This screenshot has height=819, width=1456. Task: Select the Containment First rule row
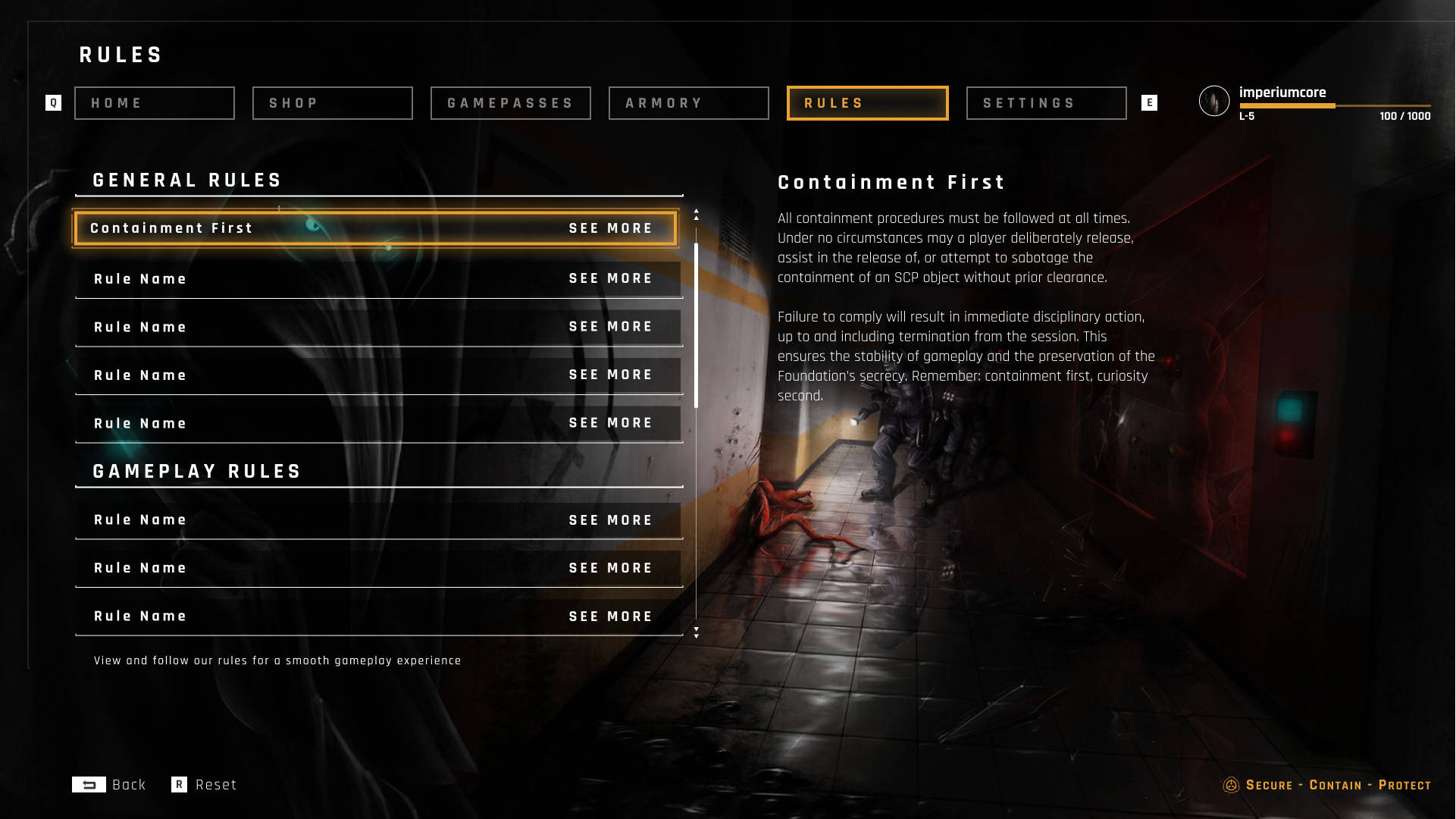point(375,228)
